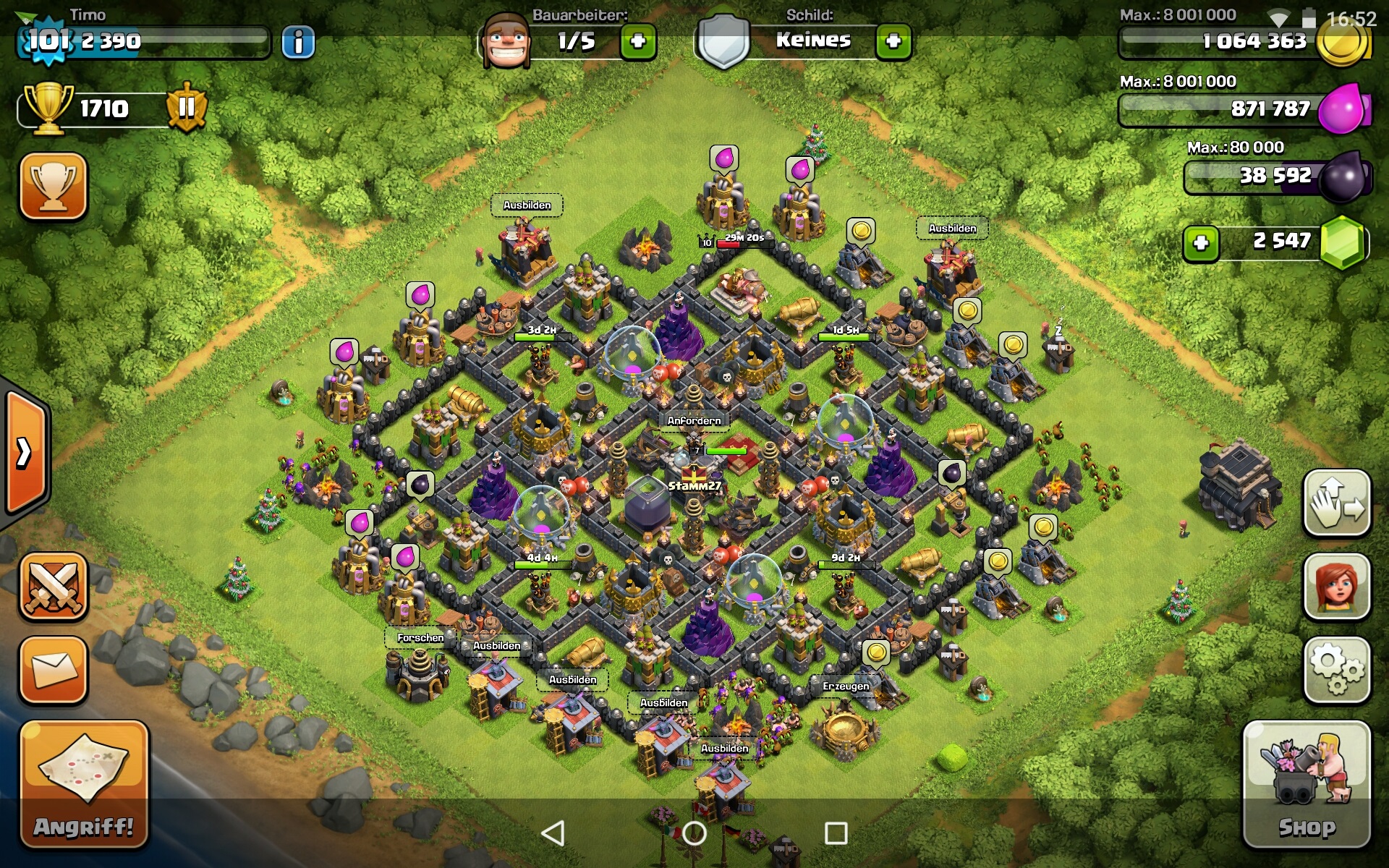Tap the Anfordern clan castle request
The width and height of the screenshot is (1389, 868).
pyautogui.click(x=694, y=420)
